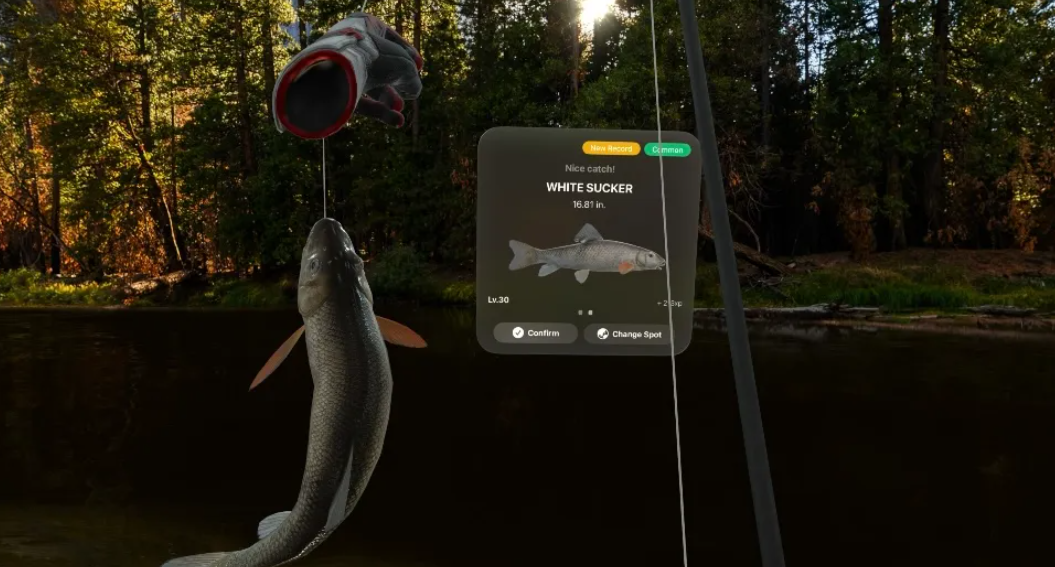Confirm the White Sucker catch
The height and width of the screenshot is (567, 1055).
coord(535,333)
